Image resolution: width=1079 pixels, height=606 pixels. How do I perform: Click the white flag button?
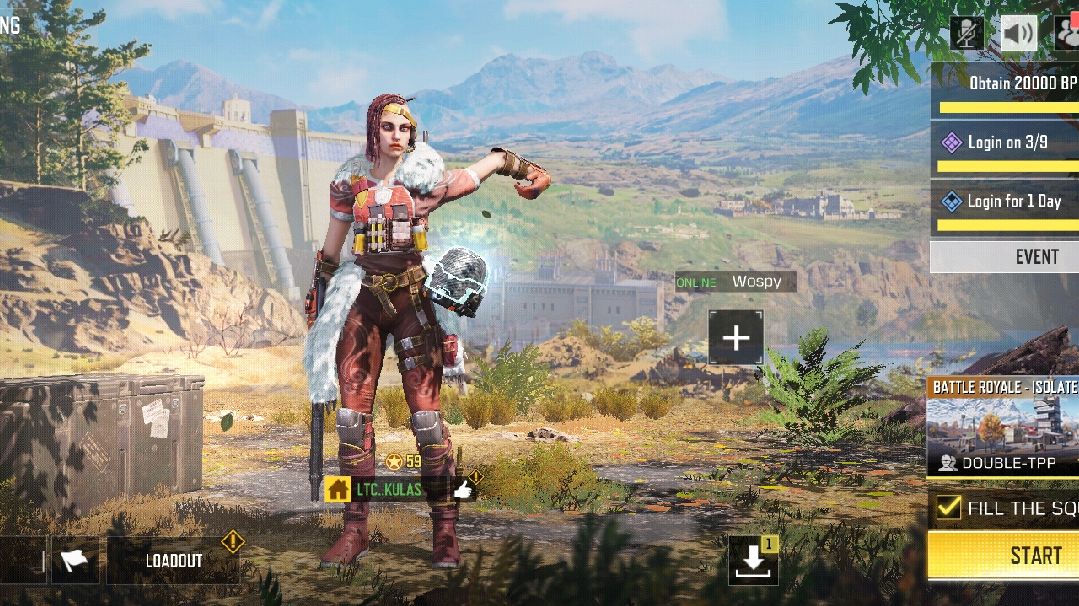pyautogui.click(x=74, y=561)
